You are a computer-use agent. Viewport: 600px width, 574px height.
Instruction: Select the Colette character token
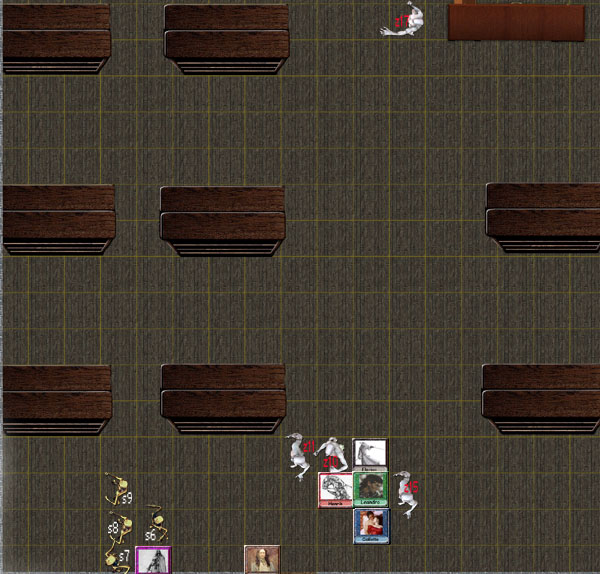[370, 525]
